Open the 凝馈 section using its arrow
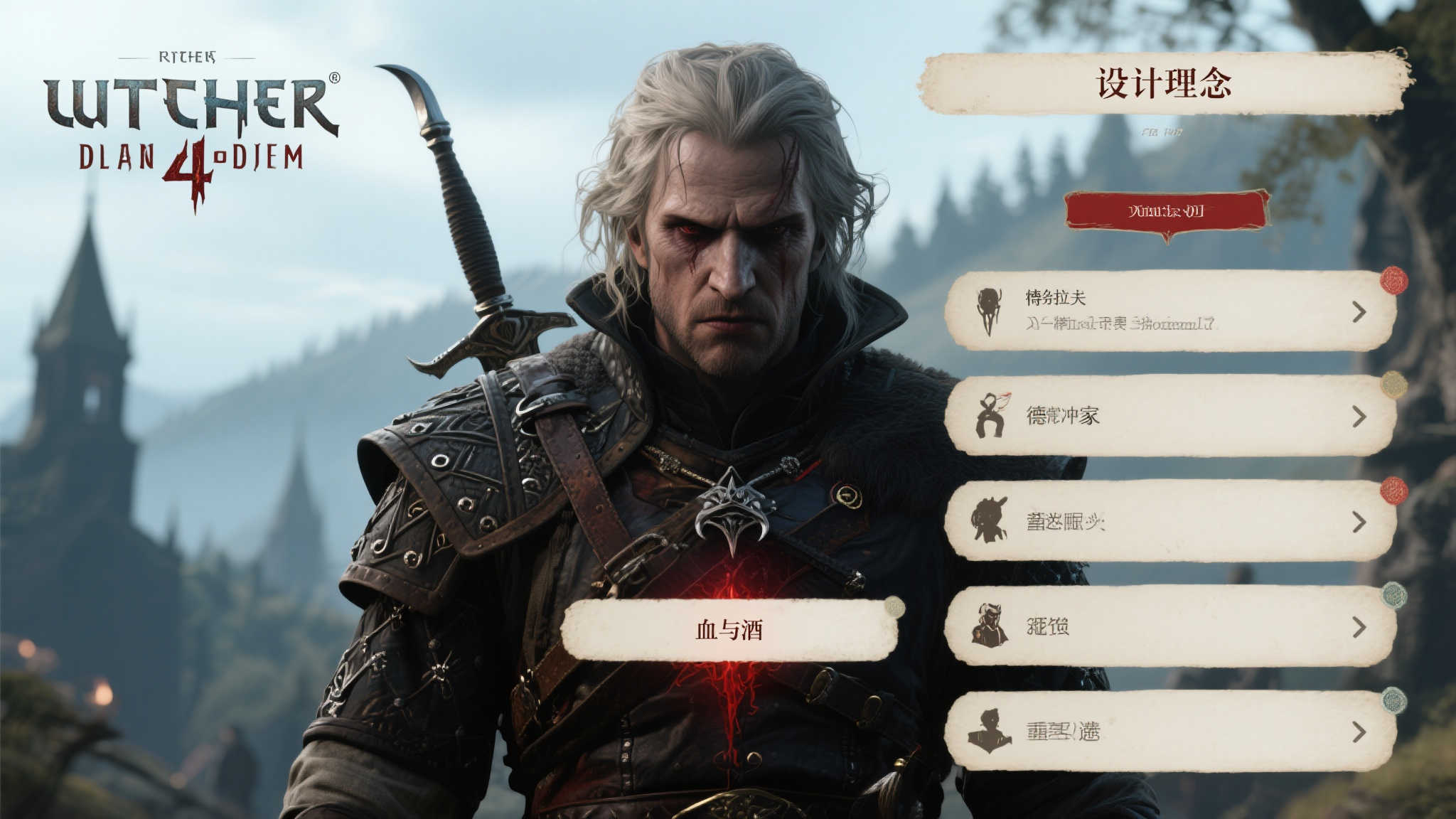This screenshot has height=819, width=1456. (x=1359, y=627)
